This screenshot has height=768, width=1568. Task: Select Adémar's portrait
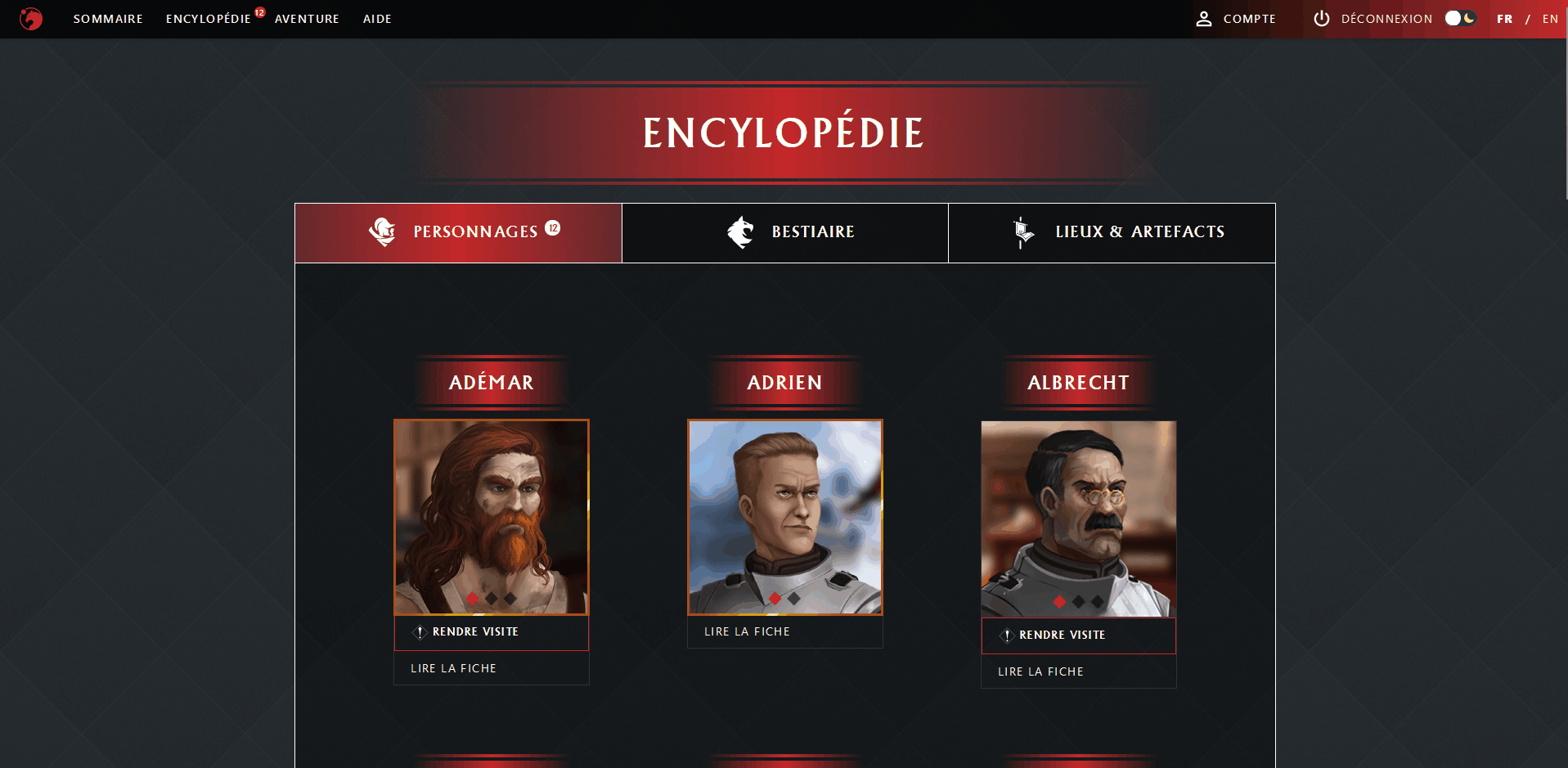[492, 517]
